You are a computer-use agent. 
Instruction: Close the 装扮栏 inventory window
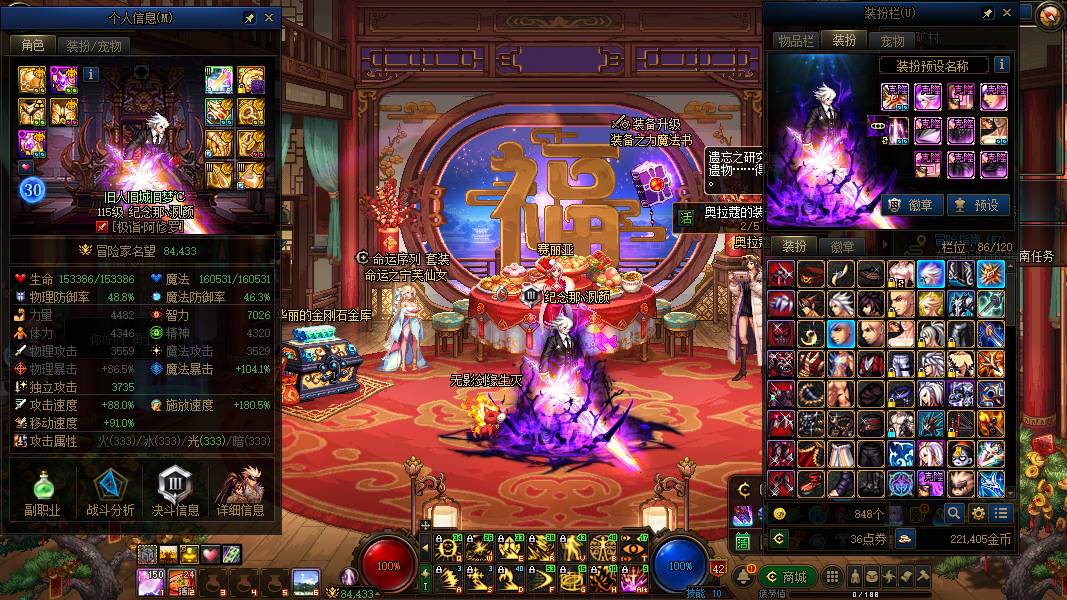tap(1006, 13)
